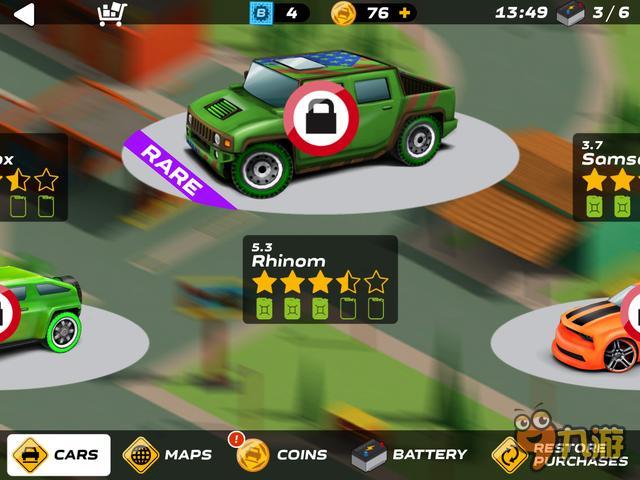The image size is (640, 480).
Task: Switch to the Cars tab
Action: pos(57,454)
